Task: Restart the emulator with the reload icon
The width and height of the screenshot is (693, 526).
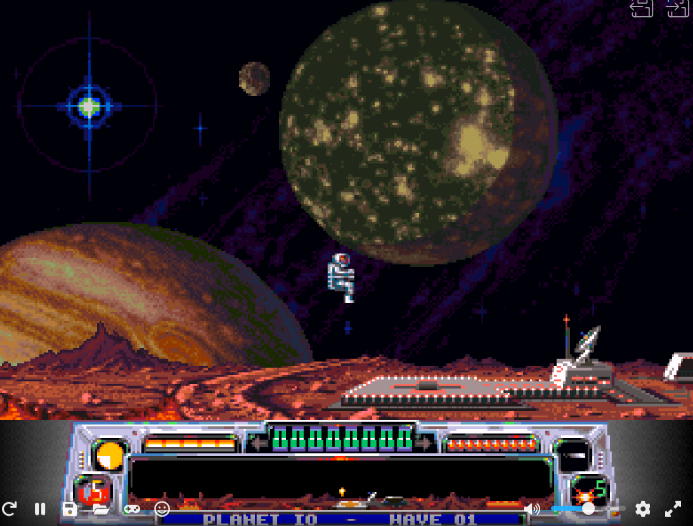Action: coord(10,509)
